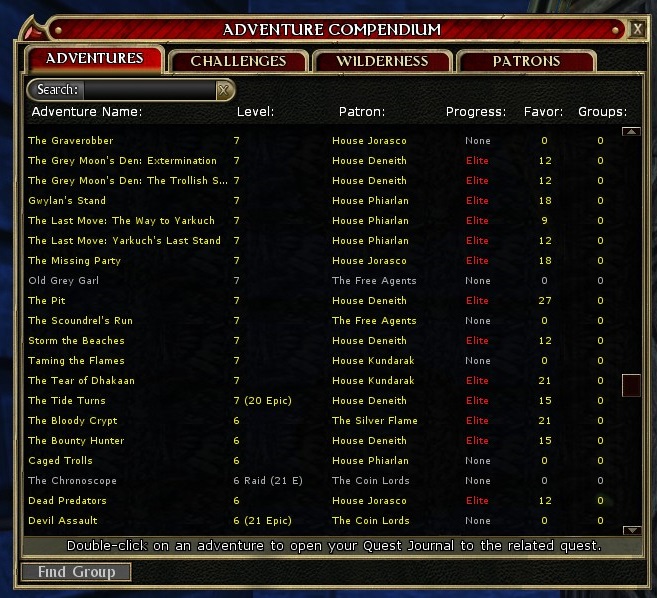Sort by the Patron column header
Image resolution: width=657 pixels, height=598 pixels.
[x=361, y=112]
